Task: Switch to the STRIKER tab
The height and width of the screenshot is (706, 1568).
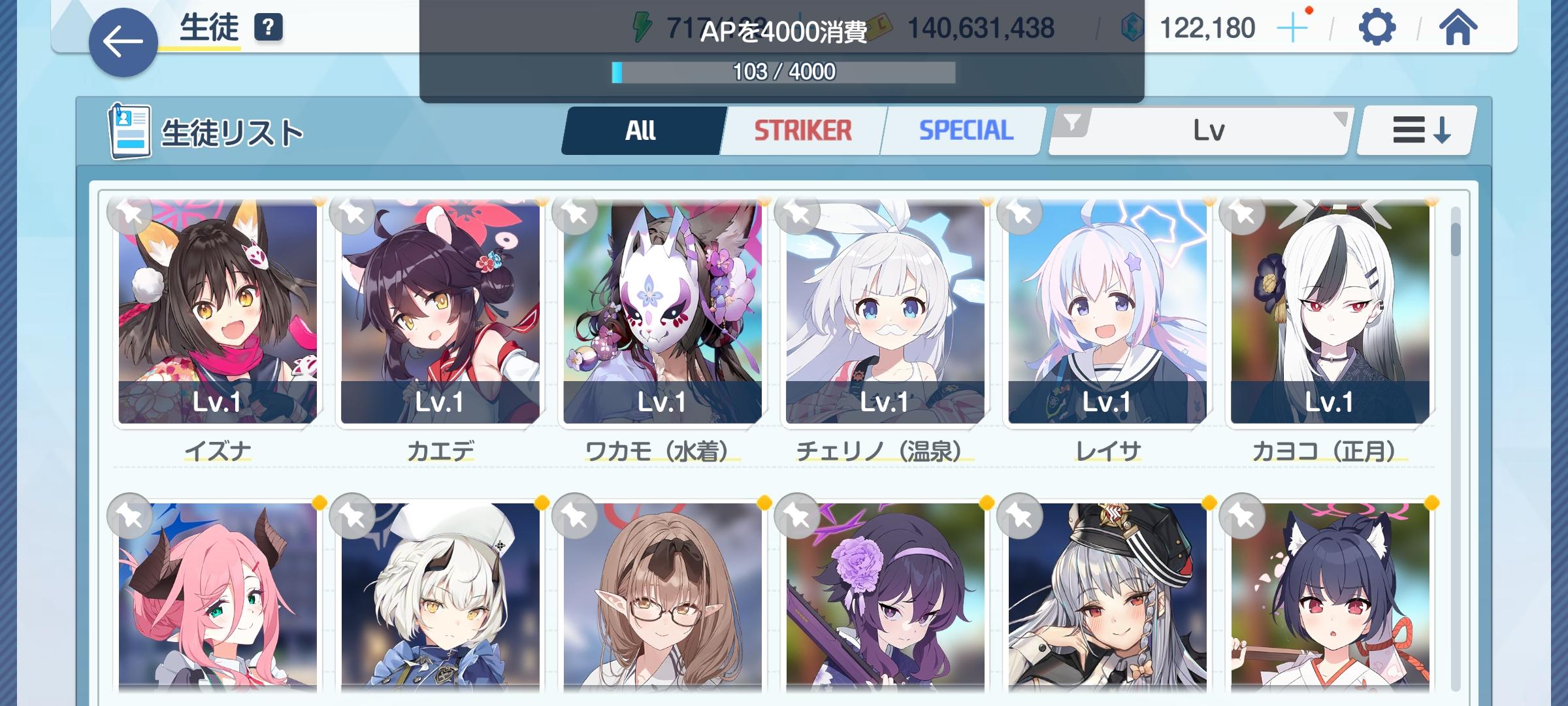Action: (803, 130)
